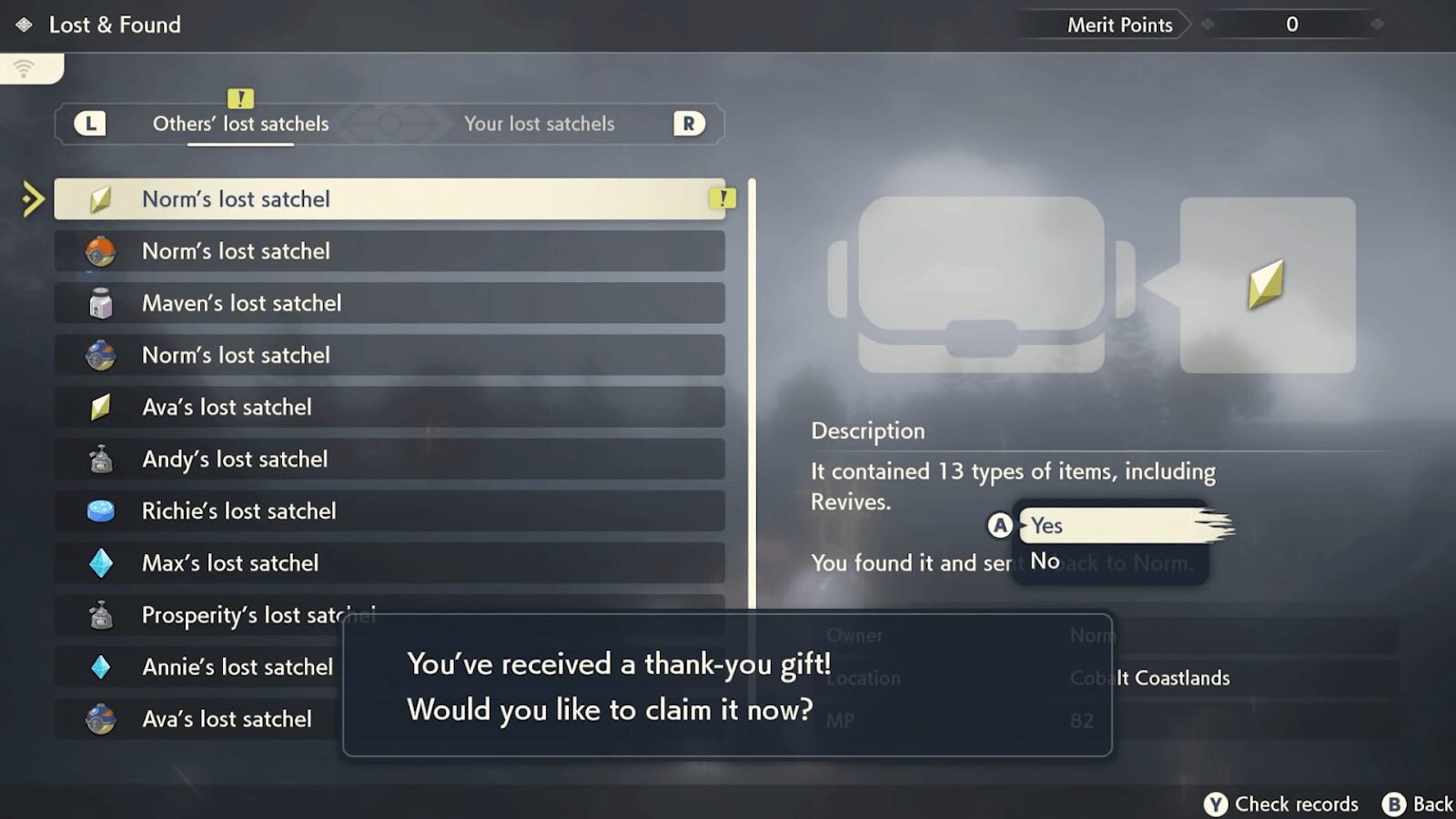Click the yellow selection arrow next to Norm's satchel
The width and height of the screenshot is (1456, 819).
point(32,198)
